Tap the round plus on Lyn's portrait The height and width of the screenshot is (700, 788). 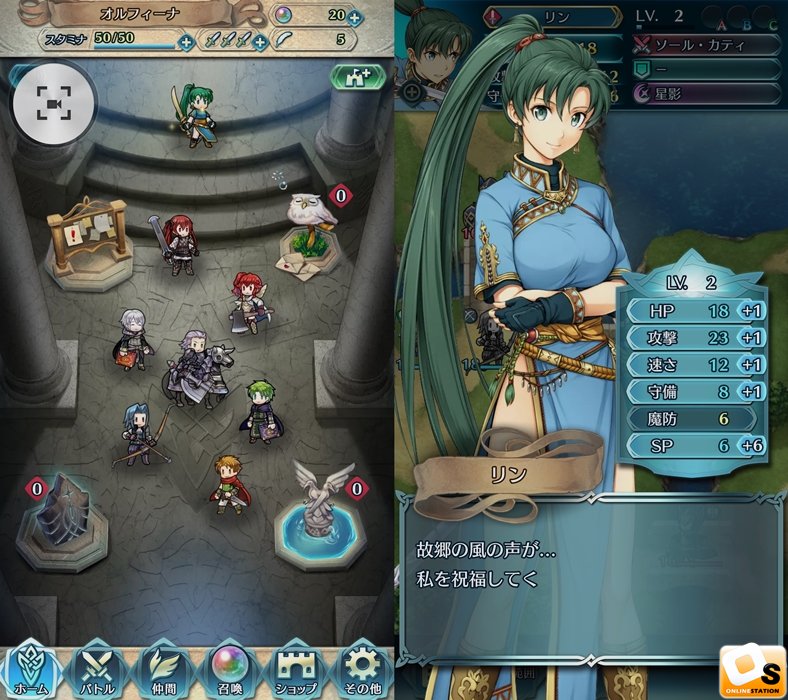click(x=411, y=91)
